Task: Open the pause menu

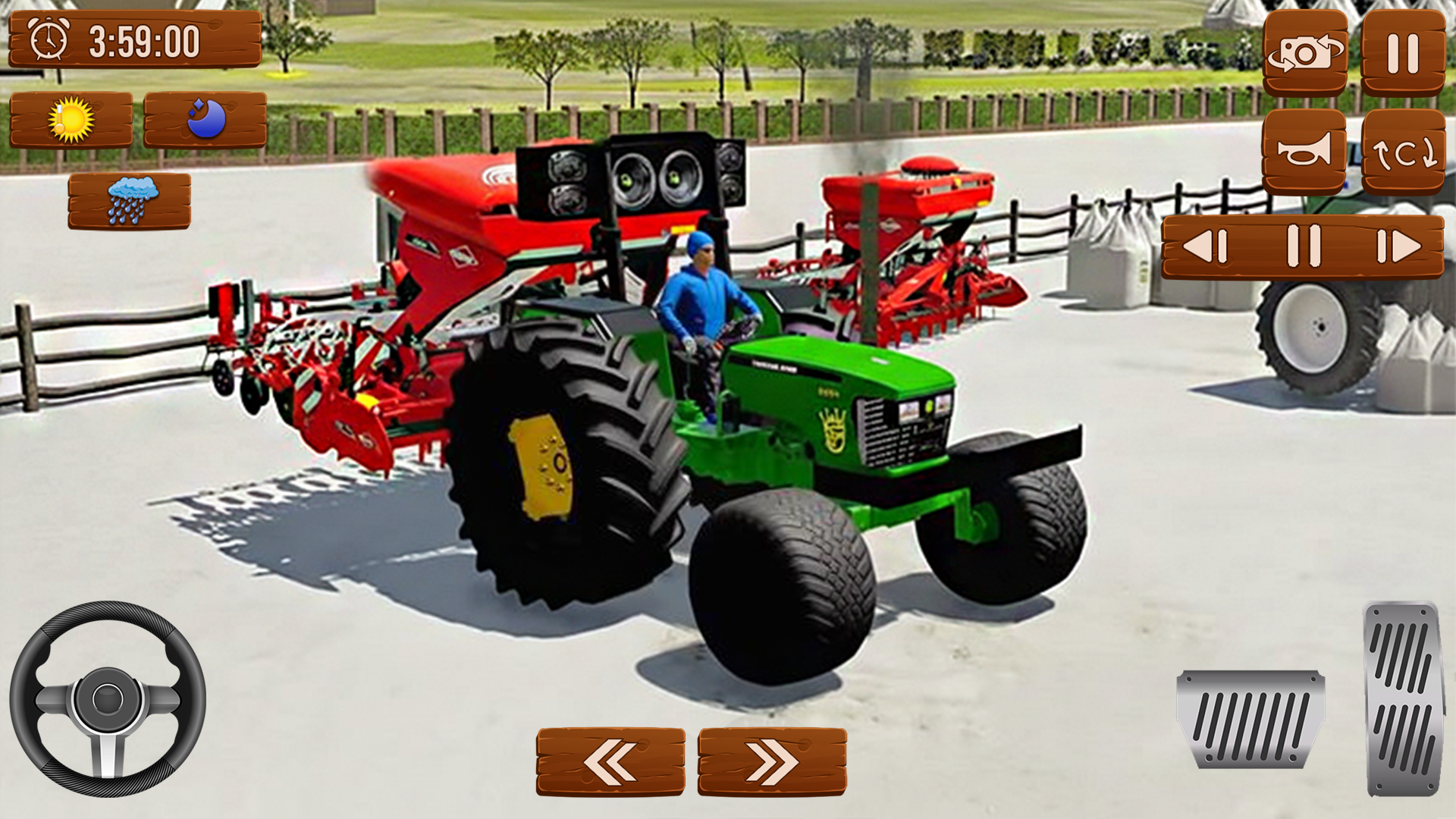Action: [x=1403, y=55]
